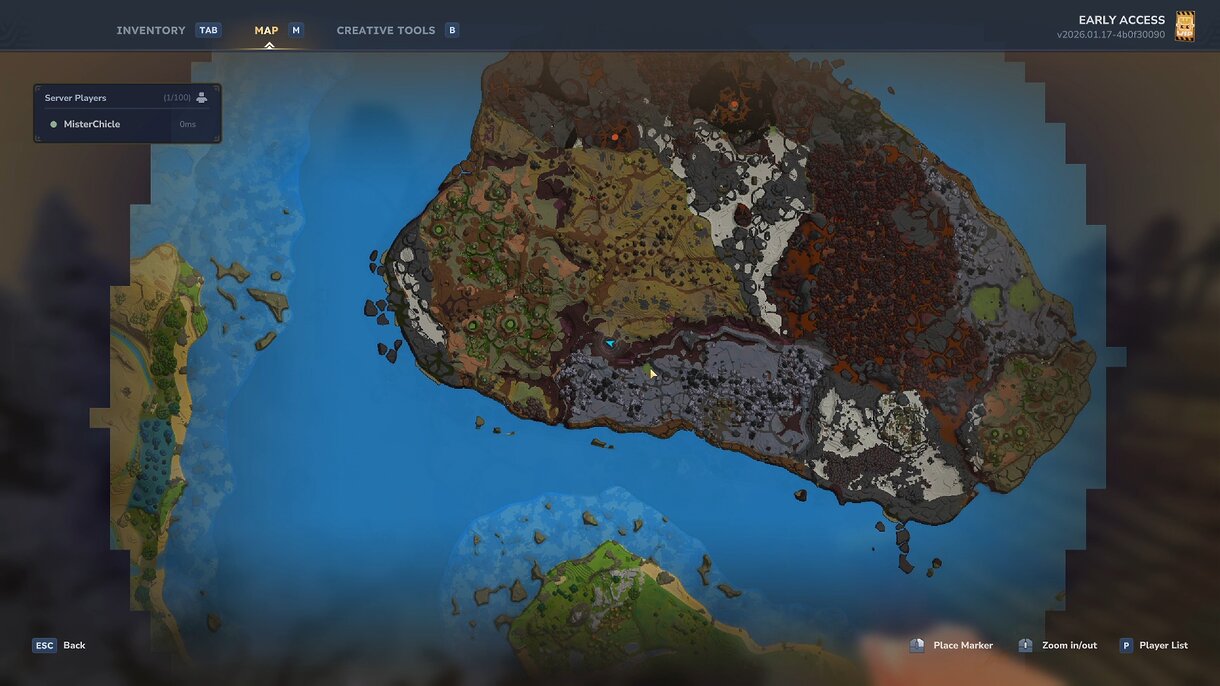The width and height of the screenshot is (1220, 686).
Task: Select the Map tab
Action: (266, 30)
